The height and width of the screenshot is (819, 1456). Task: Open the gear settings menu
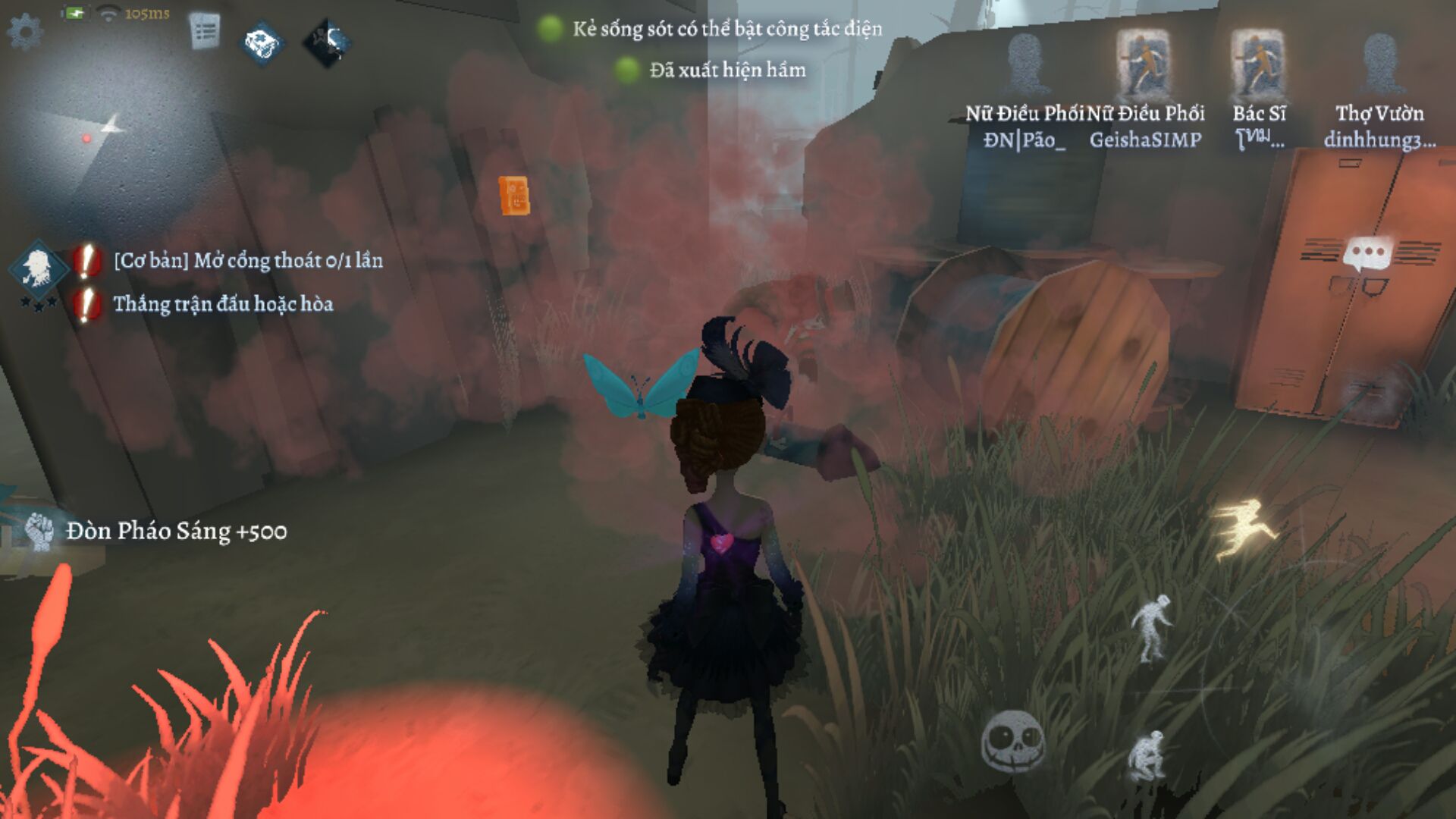tap(25, 33)
